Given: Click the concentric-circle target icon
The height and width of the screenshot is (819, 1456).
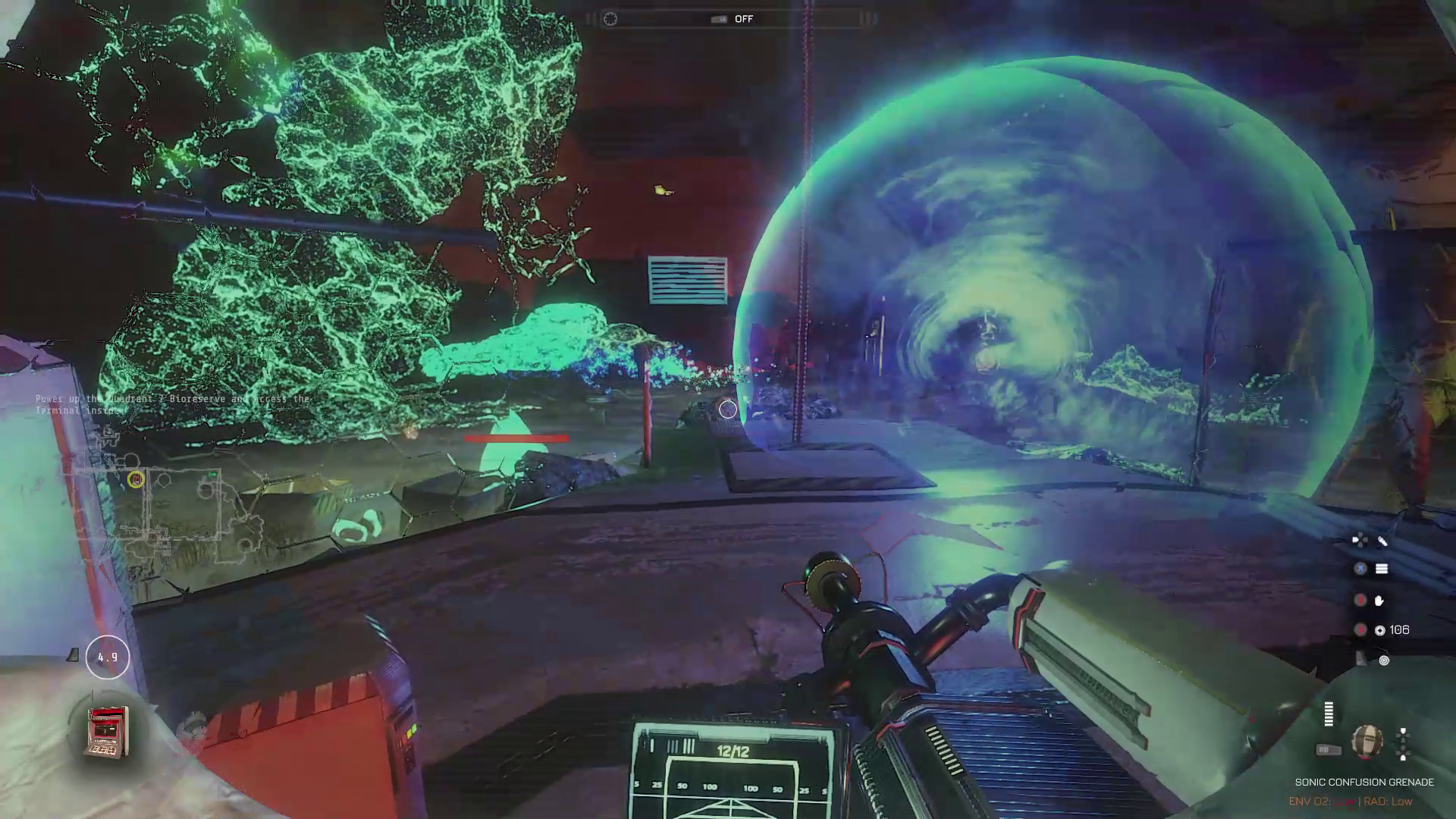Looking at the screenshot, I should coord(1384,661).
